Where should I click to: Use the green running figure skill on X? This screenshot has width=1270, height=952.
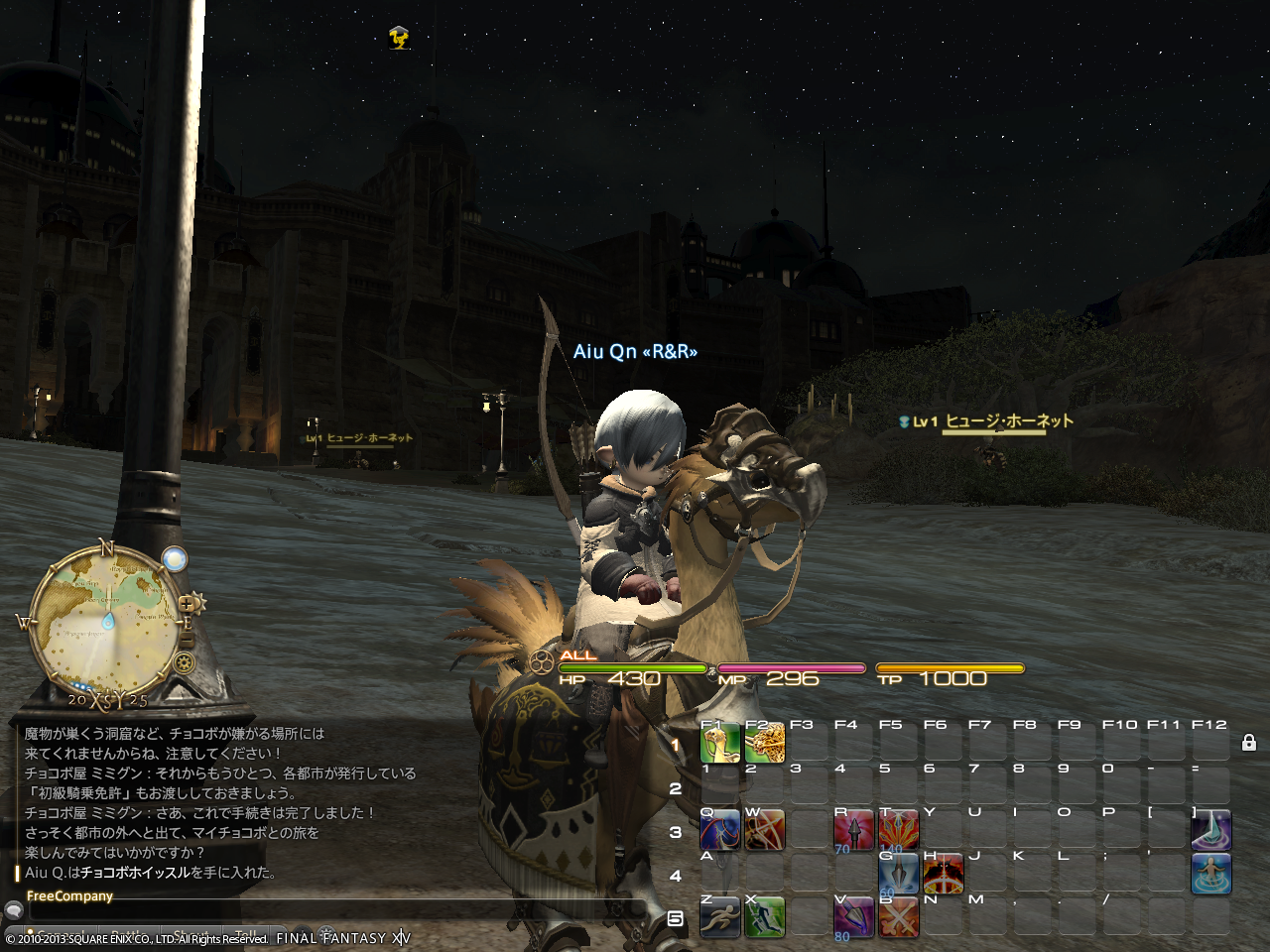pos(764,917)
